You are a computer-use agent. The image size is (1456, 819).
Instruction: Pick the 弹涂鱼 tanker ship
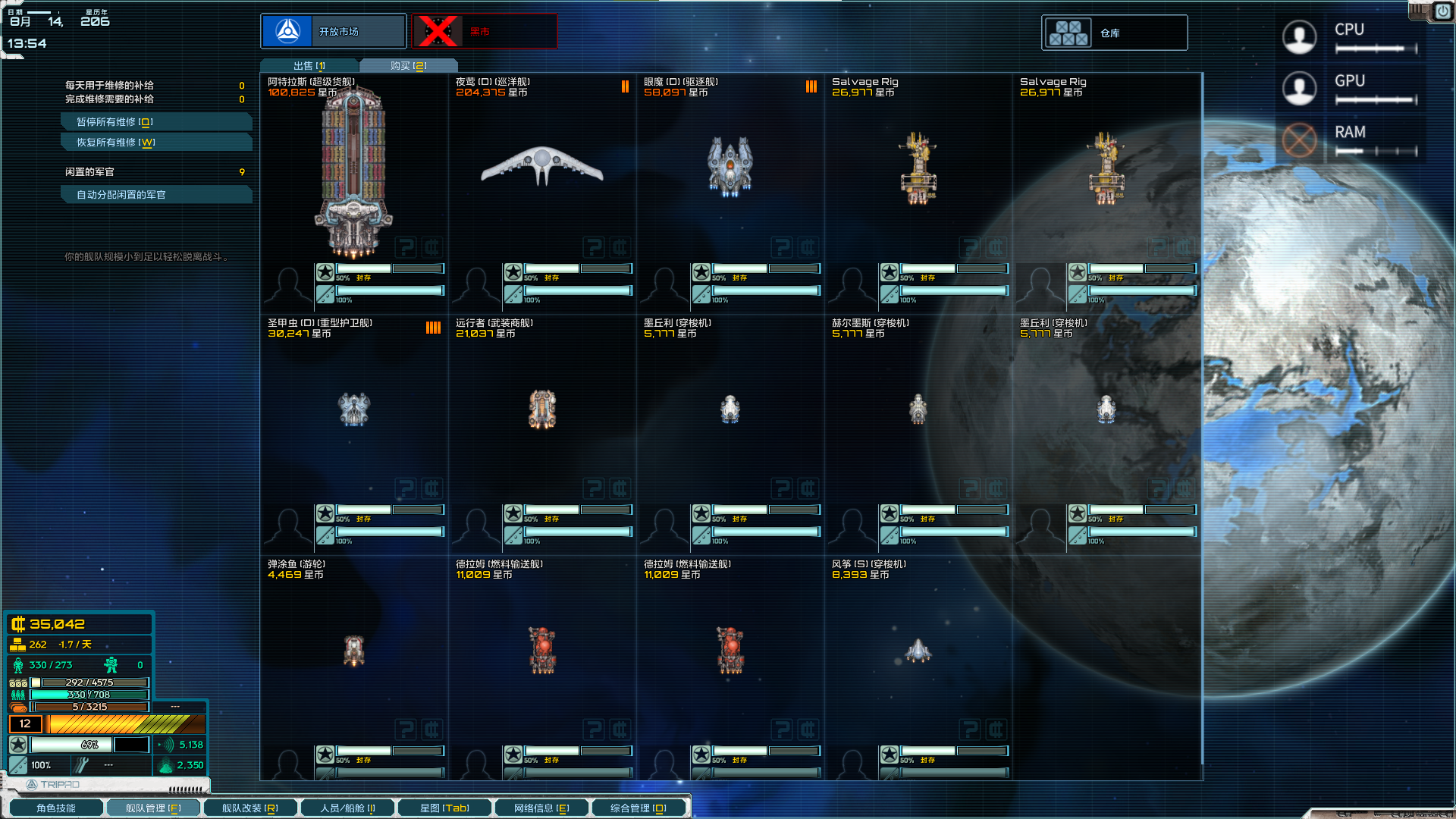tap(353, 650)
